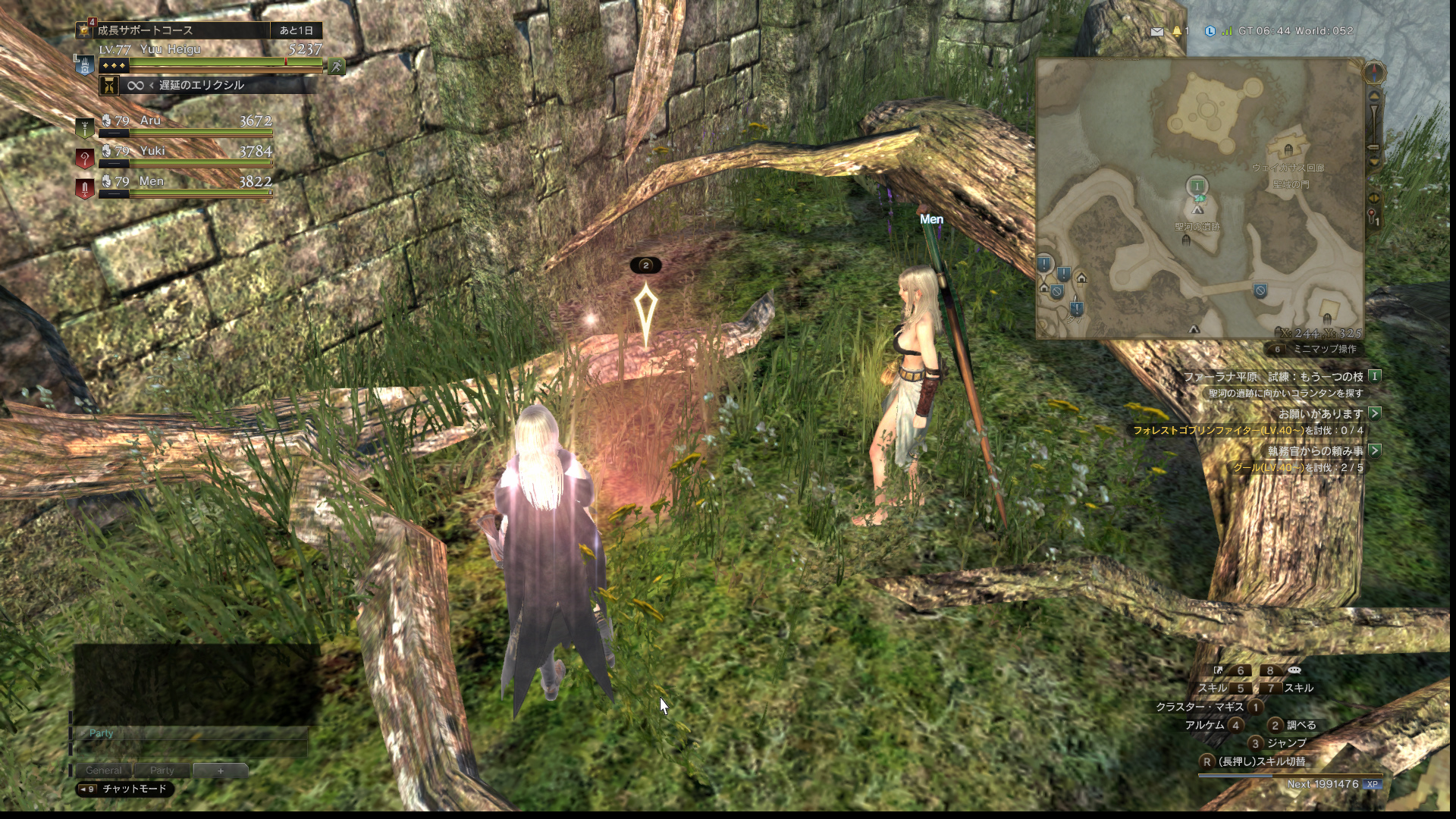Open the 執務官からの頼み事 quest entry
The image size is (1456, 819).
[x=1315, y=451]
